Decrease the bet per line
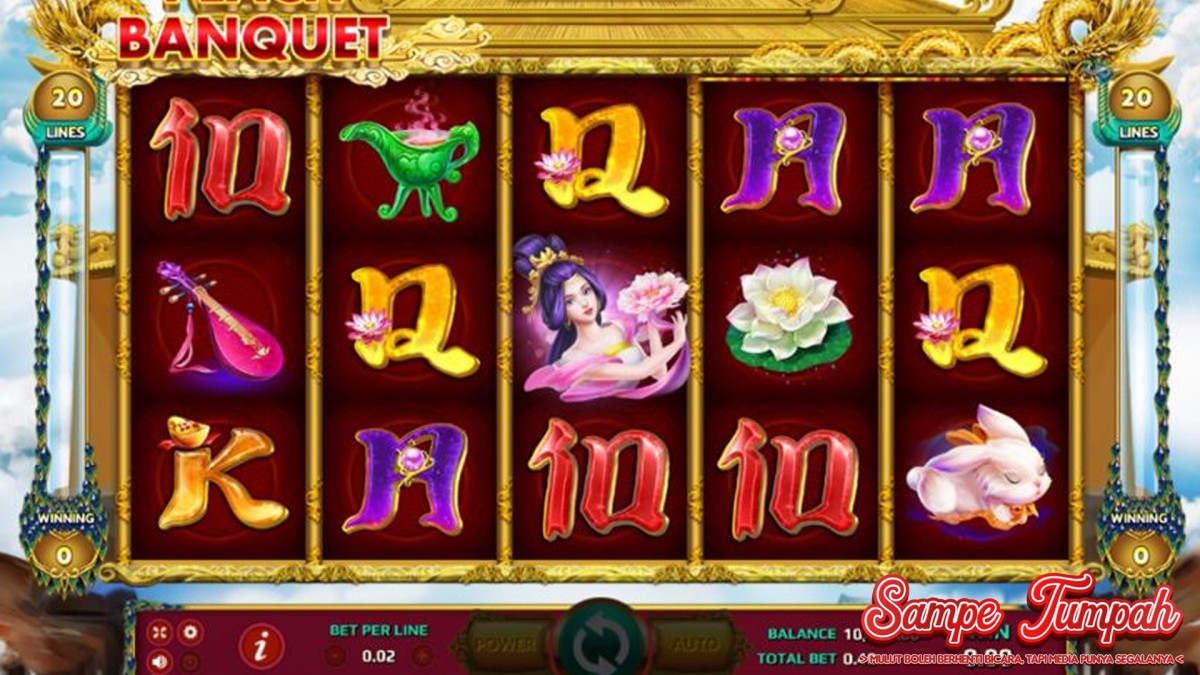1200x675 pixels. tap(336, 656)
